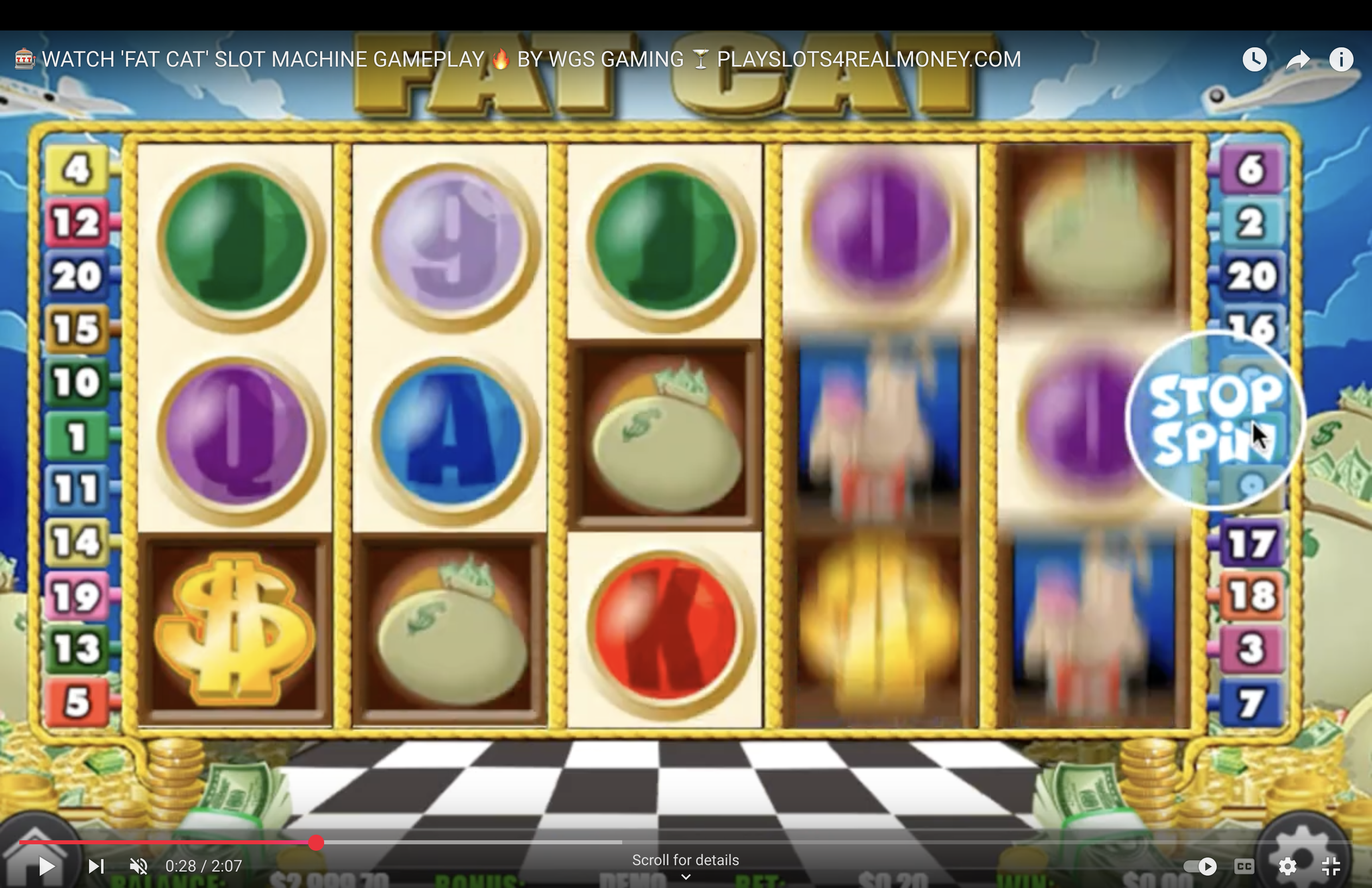Exit fullscreen video mode
This screenshot has height=888, width=1372.
[x=1331, y=866]
